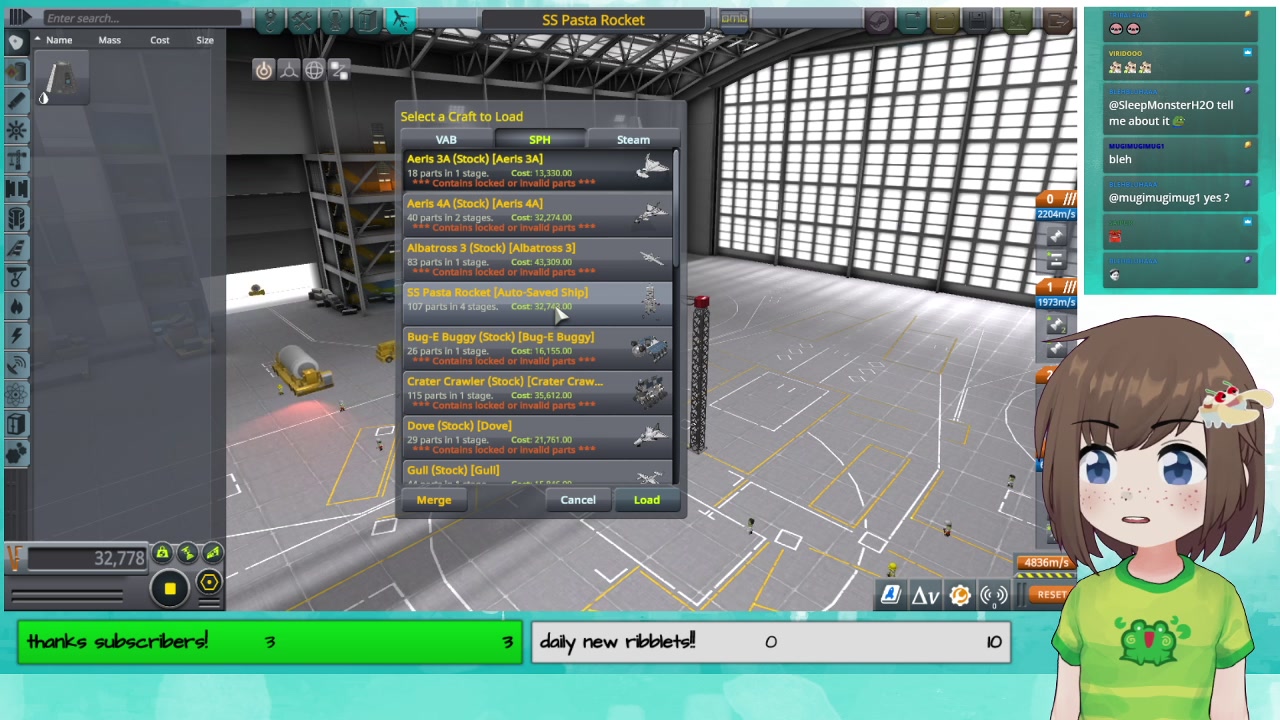Load the selected craft
This screenshot has width=1280, height=720.
[x=646, y=500]
